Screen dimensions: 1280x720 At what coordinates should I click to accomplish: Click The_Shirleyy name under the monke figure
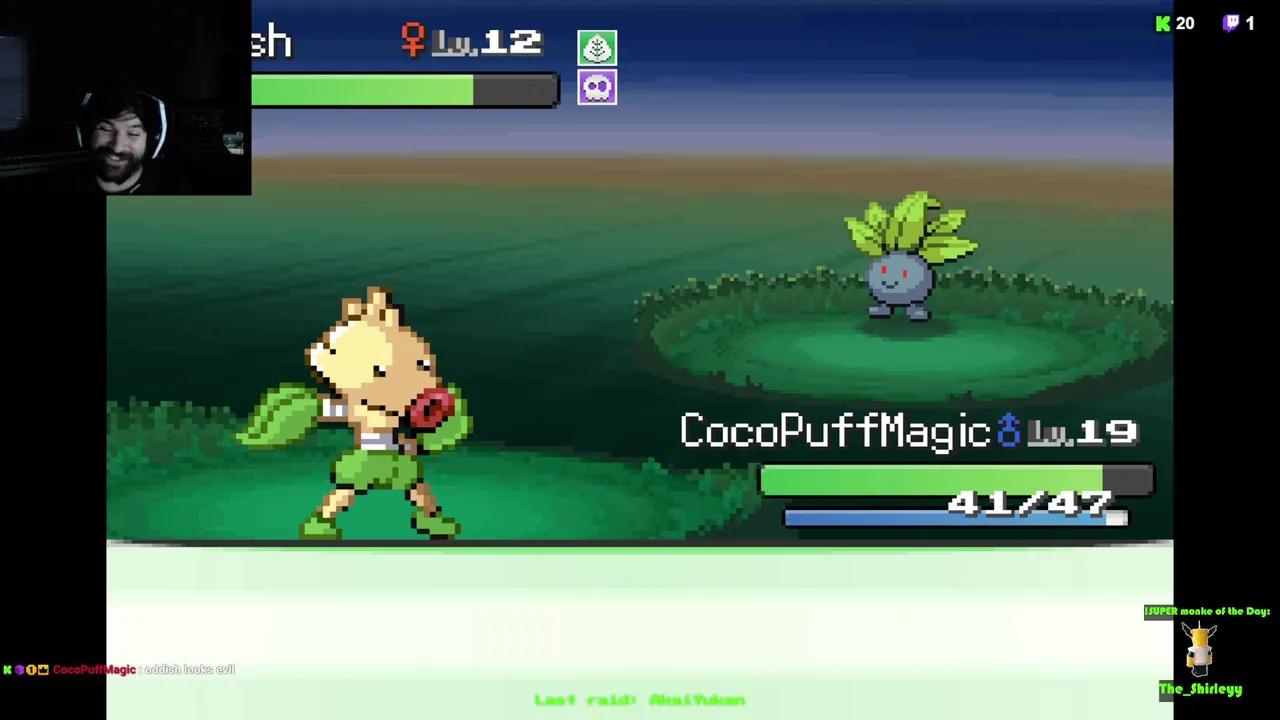pyautogui.click(x=1200, y=689)
